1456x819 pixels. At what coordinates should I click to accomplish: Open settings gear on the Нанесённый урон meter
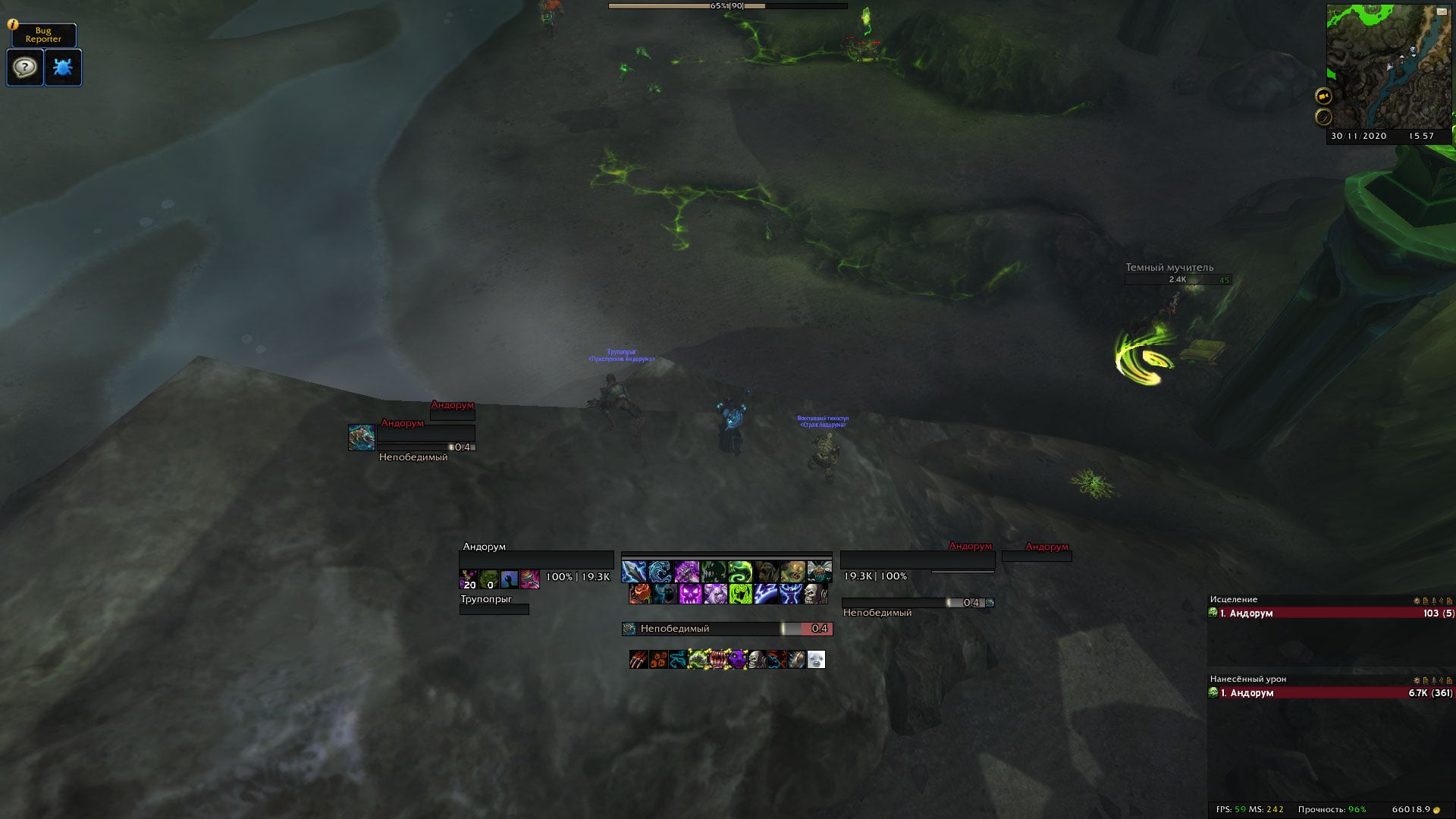tap(1417, 680)
